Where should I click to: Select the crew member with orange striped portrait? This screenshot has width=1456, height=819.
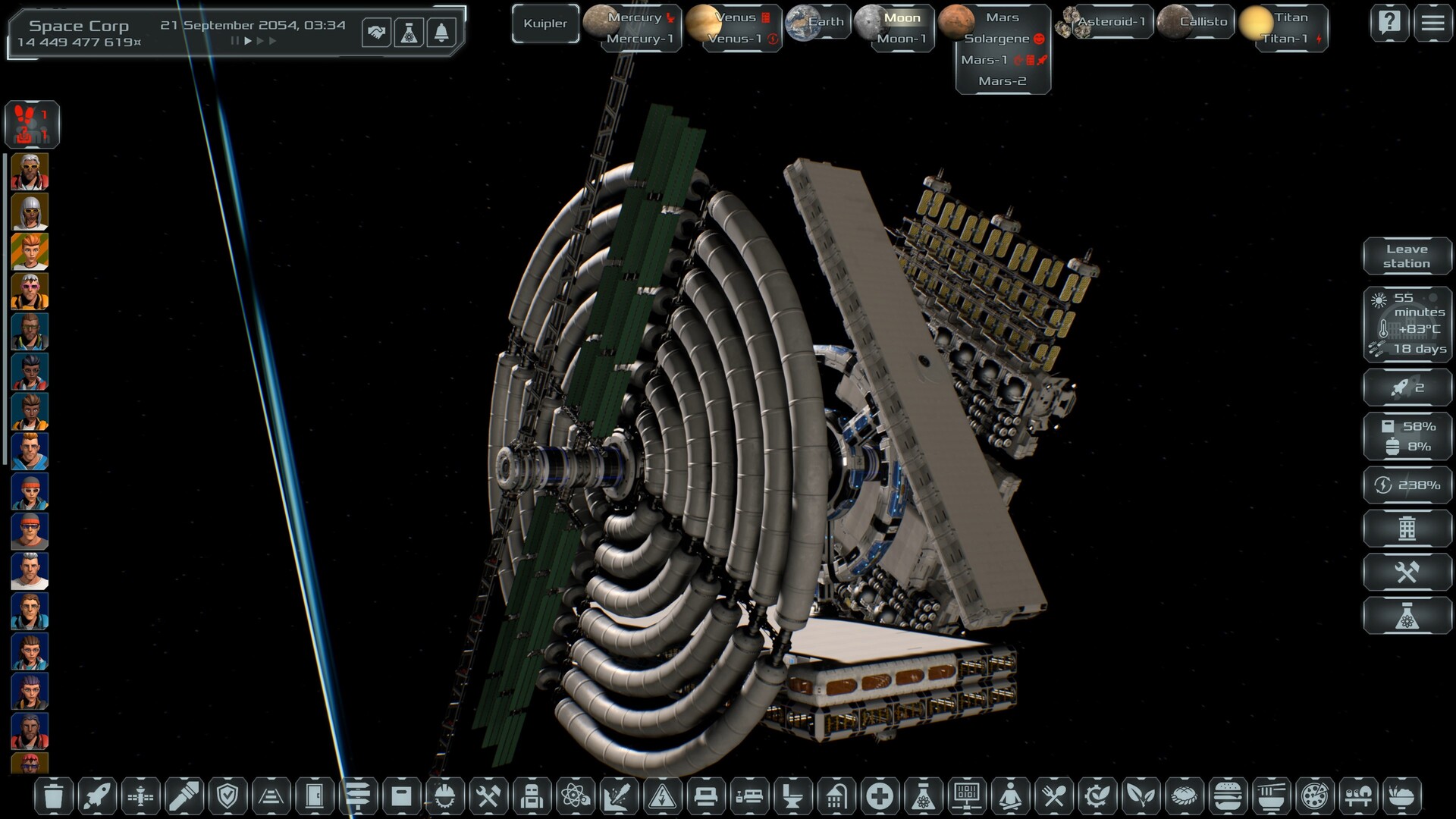(30, 252)
